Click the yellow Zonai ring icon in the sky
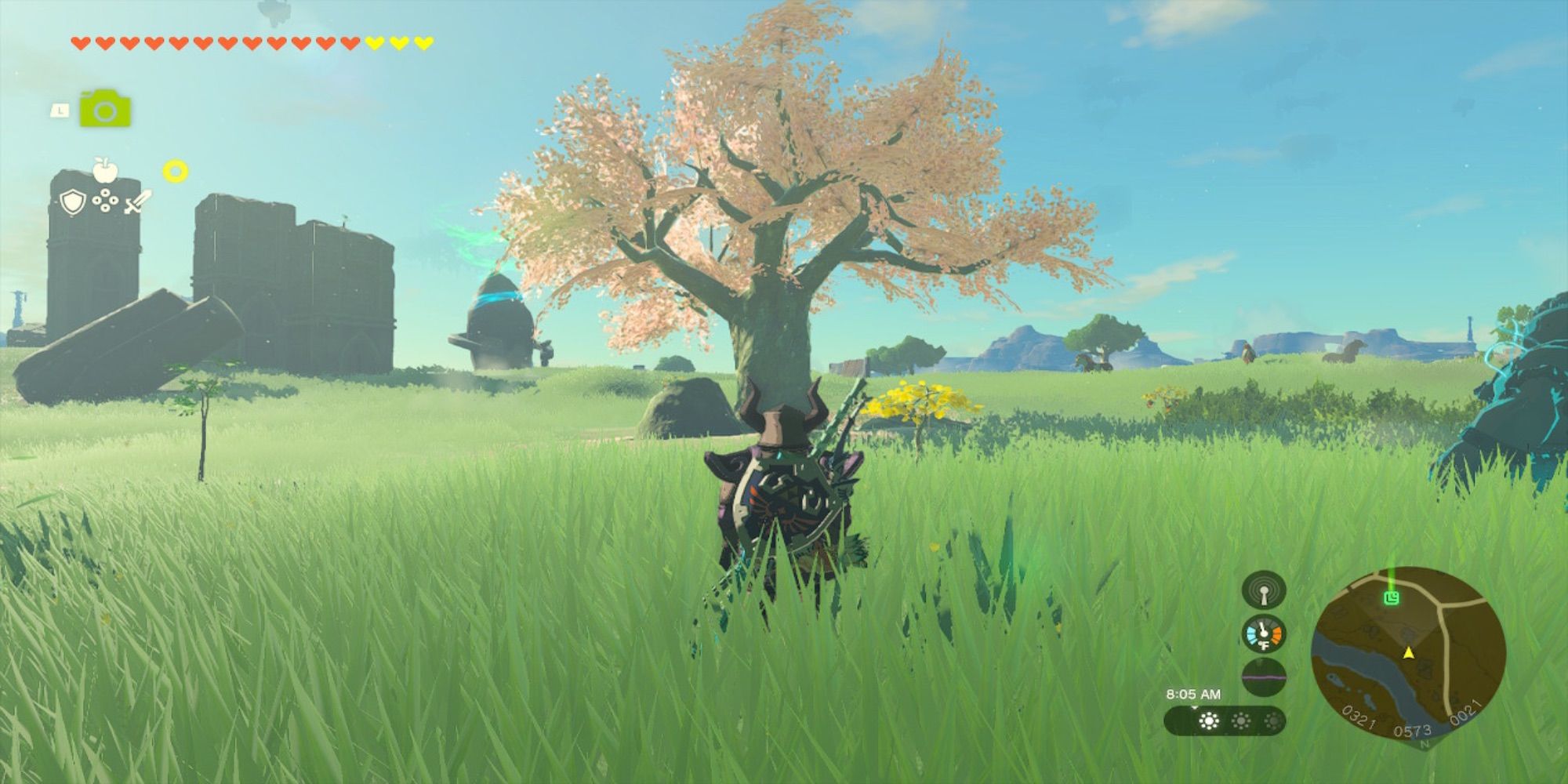 pos(176,171)
